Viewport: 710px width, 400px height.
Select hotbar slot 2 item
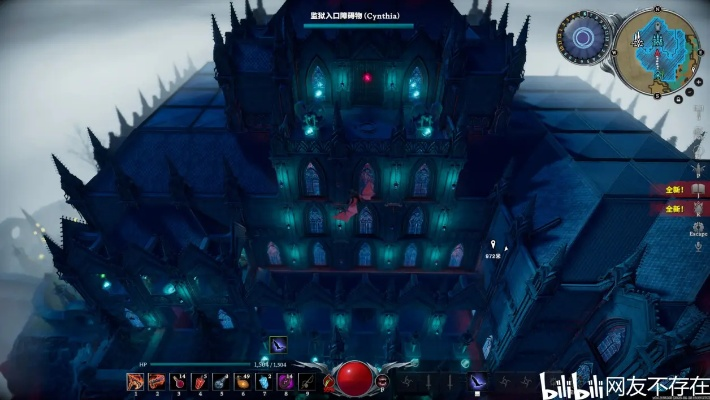[x=157, y=381]
